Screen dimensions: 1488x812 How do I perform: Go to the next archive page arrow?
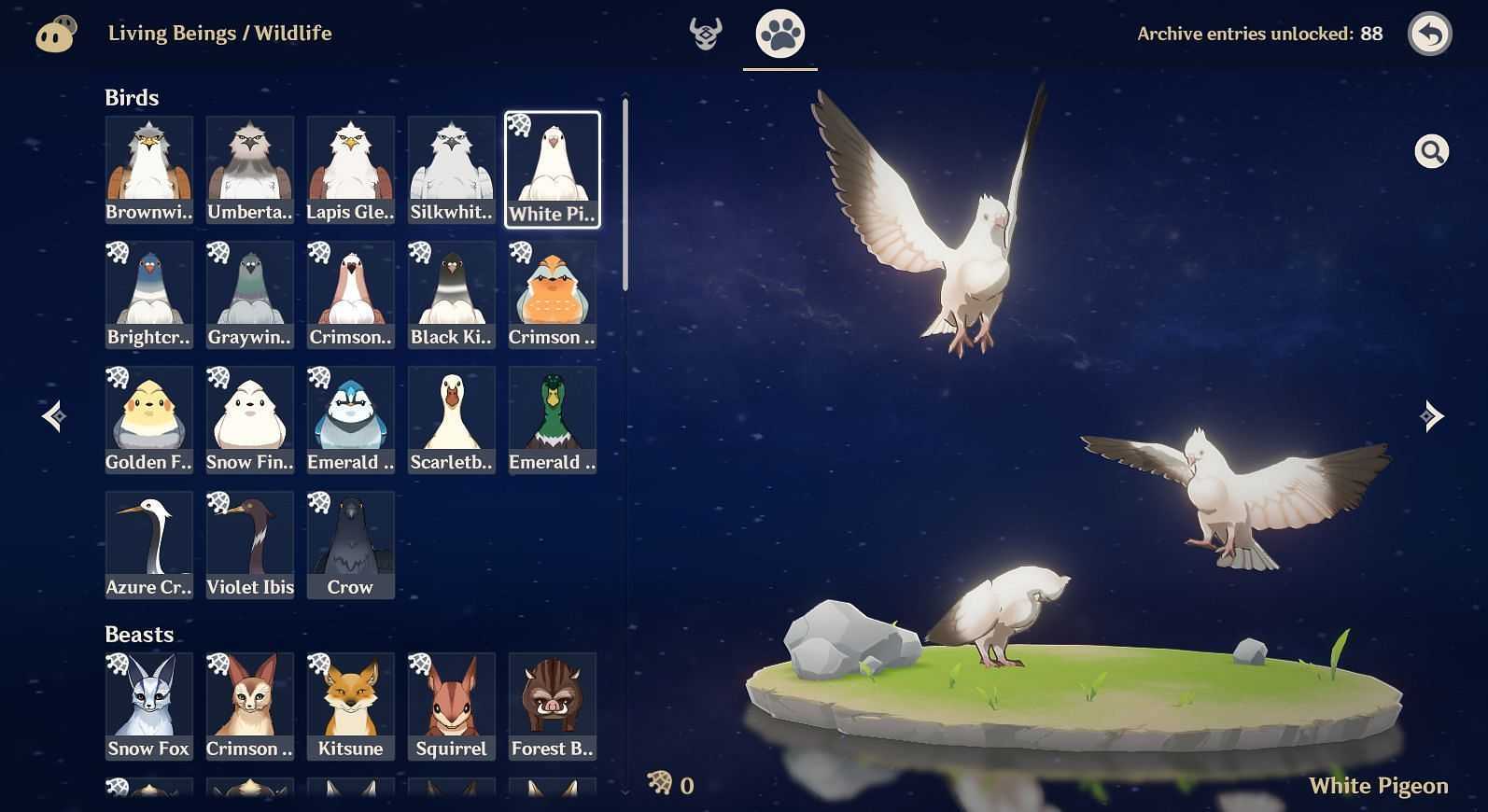pos(1431,416)
